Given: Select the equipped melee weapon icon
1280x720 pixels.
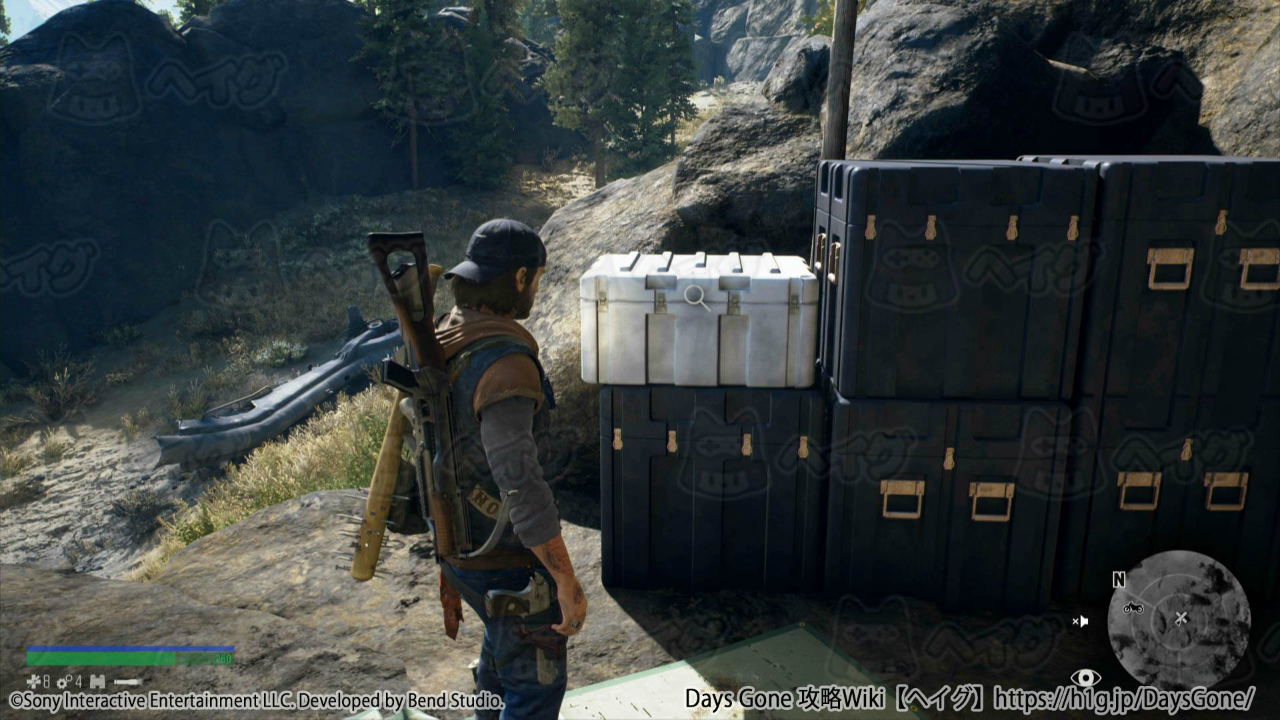Looking at the screenshot, I should (x=128, y=682).
